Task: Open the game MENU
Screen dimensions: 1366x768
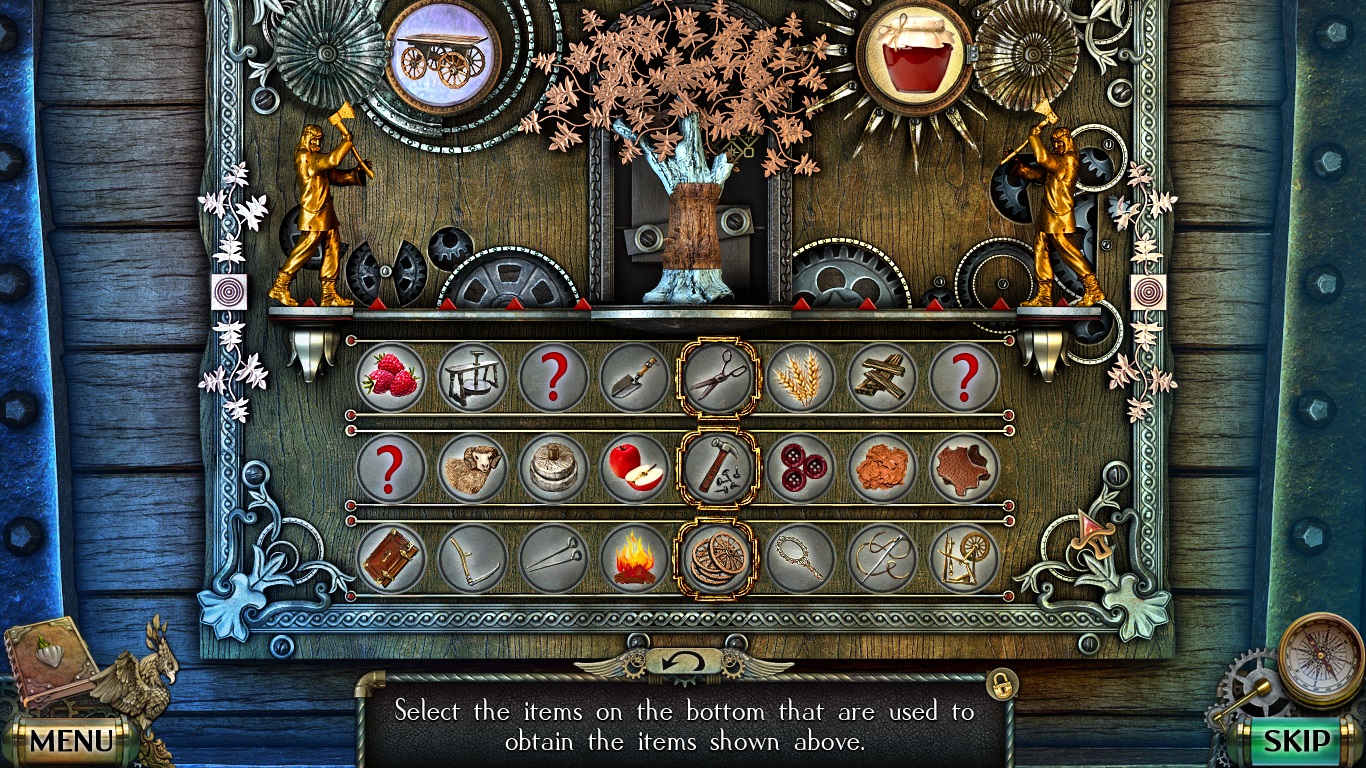Action: [73, 741]
